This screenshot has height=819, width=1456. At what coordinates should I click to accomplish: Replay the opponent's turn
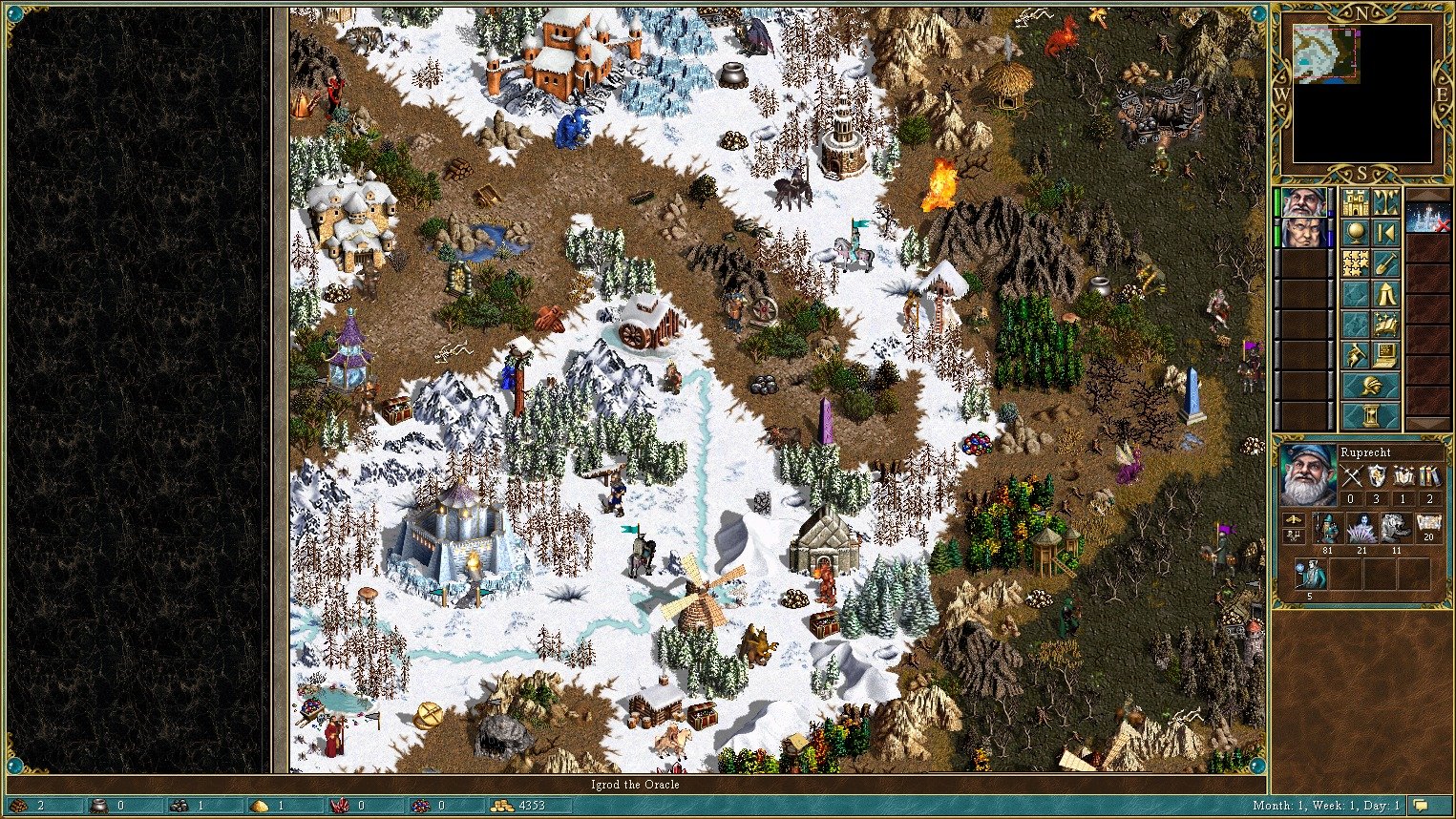coord(1386,231)
